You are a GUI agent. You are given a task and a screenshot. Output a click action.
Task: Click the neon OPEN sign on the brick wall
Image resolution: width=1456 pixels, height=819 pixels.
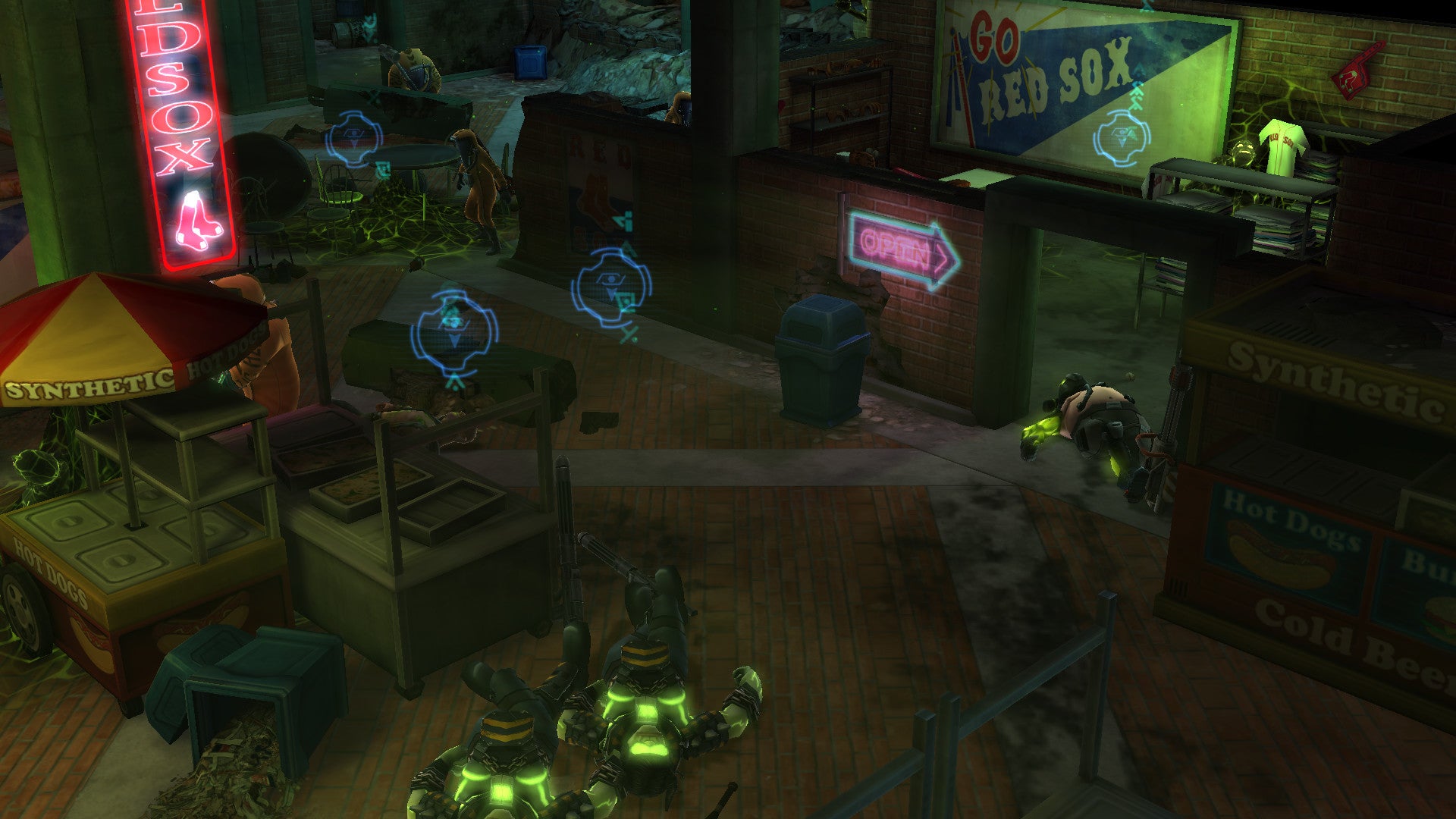pyautogui.click(x=895, y=243)
